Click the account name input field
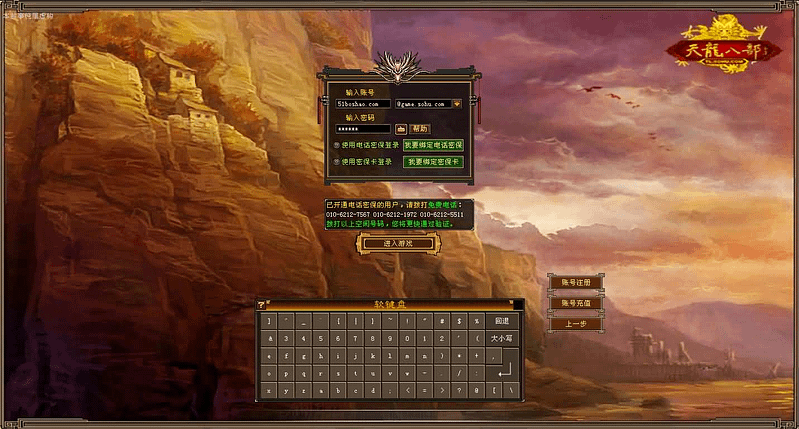This screenshot has height=429, width=799. click(362, 103)
